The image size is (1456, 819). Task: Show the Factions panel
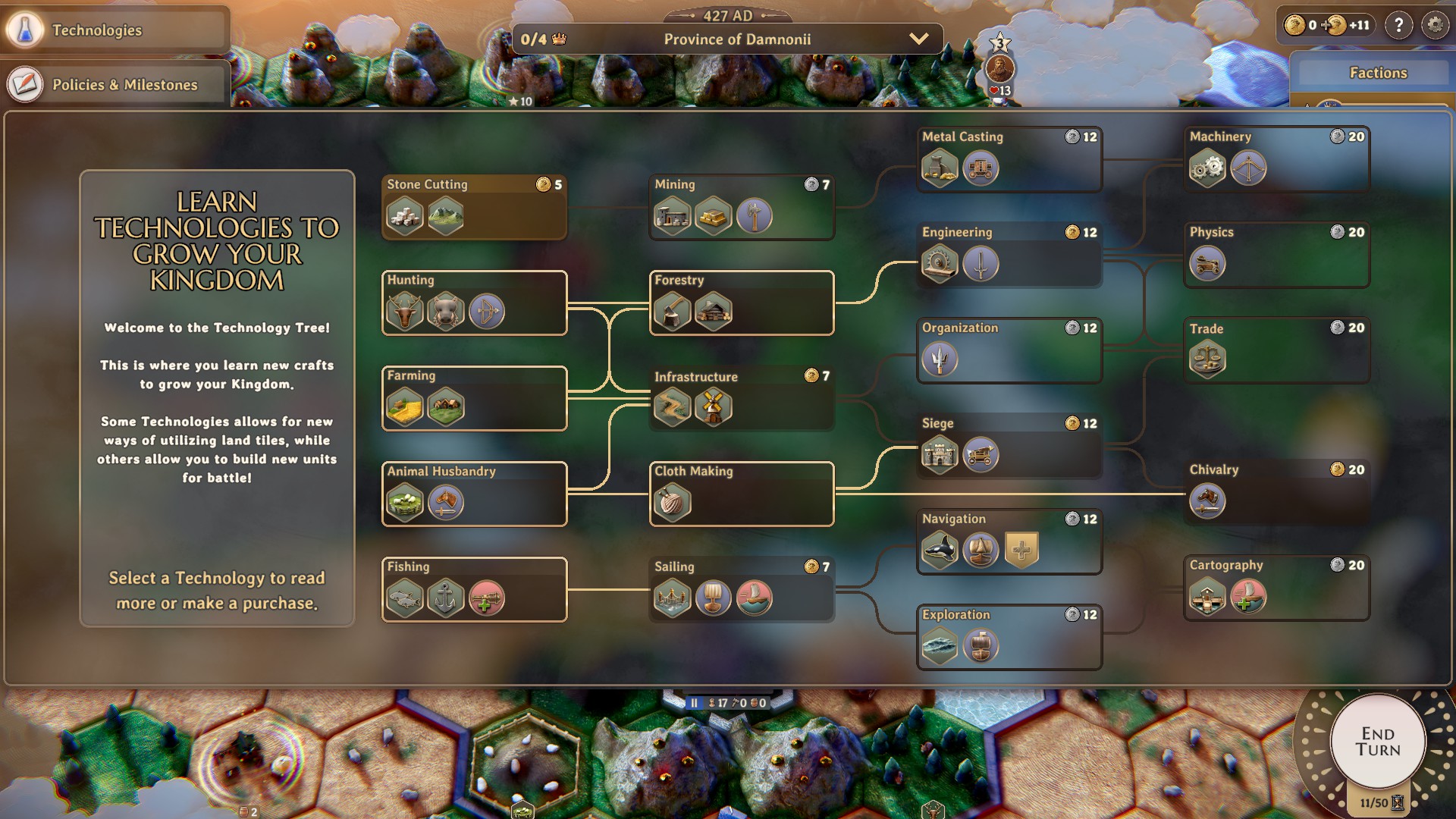click(x=1377, y=73)
